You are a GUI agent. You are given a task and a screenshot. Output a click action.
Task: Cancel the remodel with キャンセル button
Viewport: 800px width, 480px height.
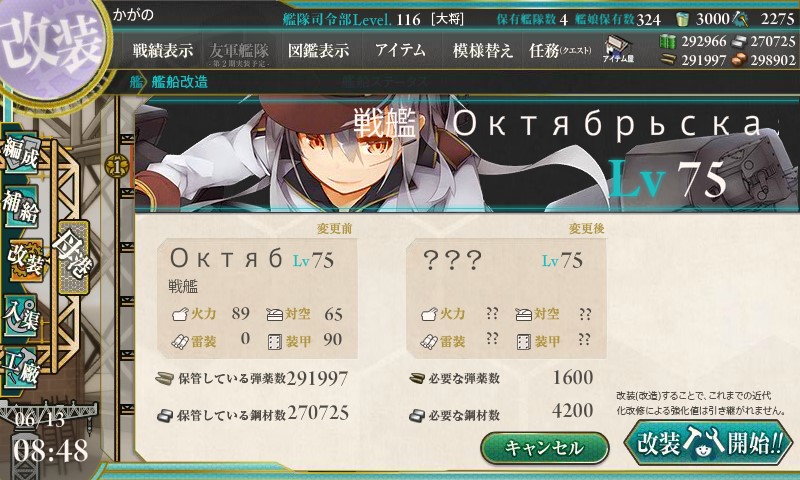(x=545, y=447)
